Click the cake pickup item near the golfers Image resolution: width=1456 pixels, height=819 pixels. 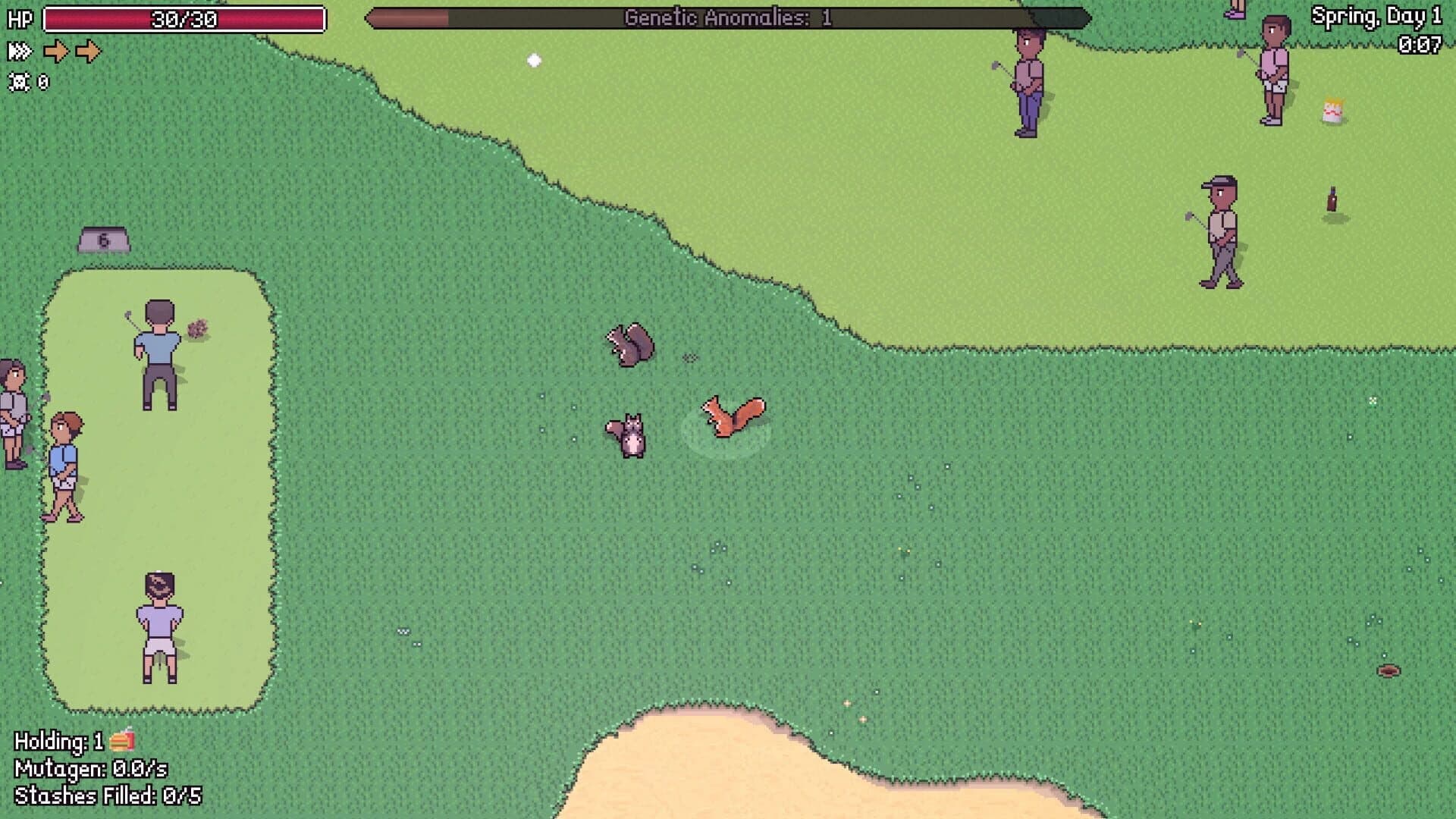pos(1332,110)
